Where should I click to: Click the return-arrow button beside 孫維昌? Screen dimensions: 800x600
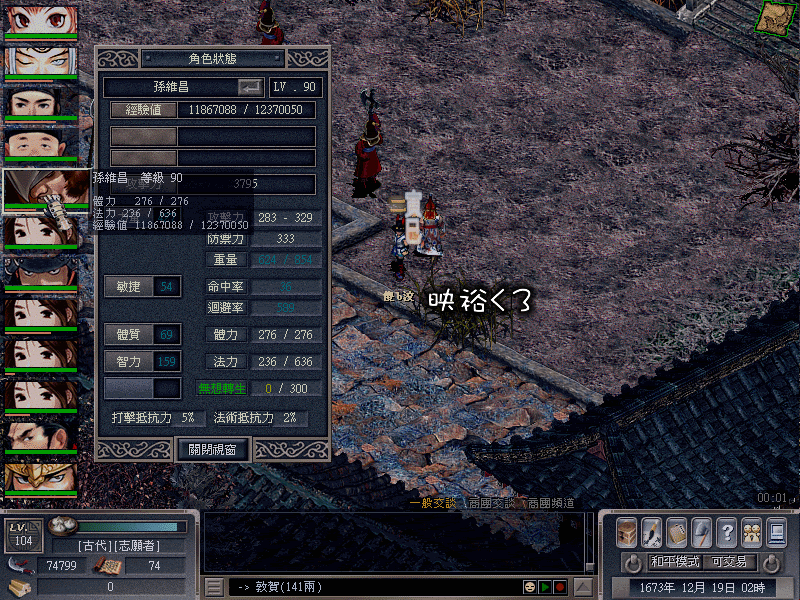(249, 87)
